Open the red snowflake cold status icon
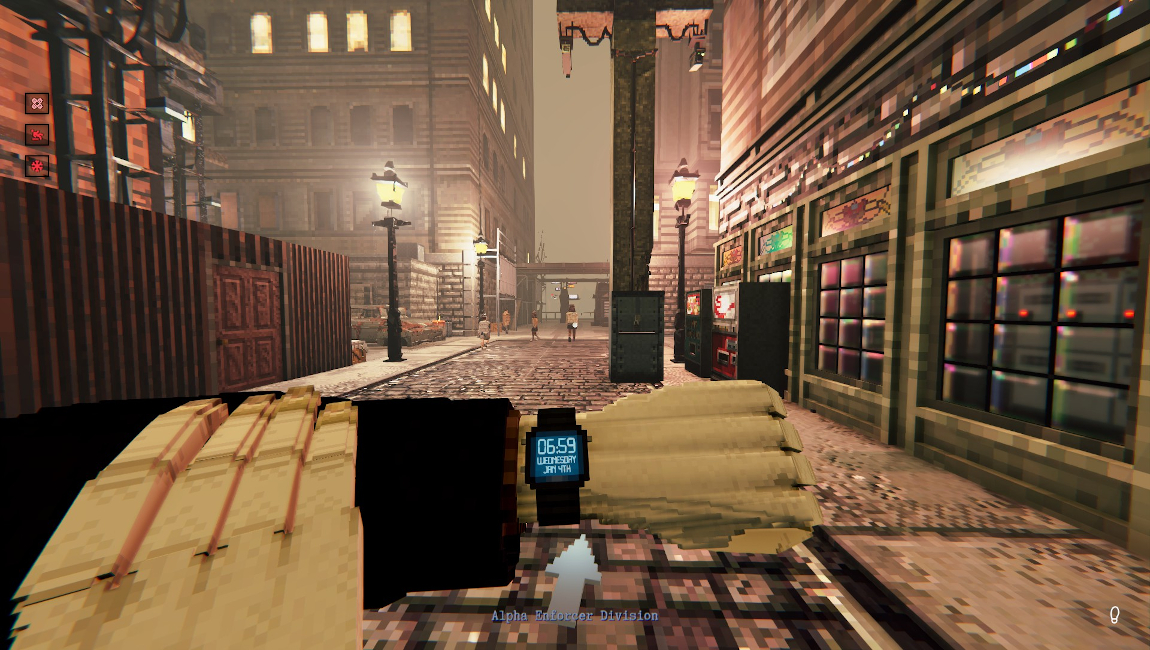The image size is (1150, 650). tap(37, 166)
